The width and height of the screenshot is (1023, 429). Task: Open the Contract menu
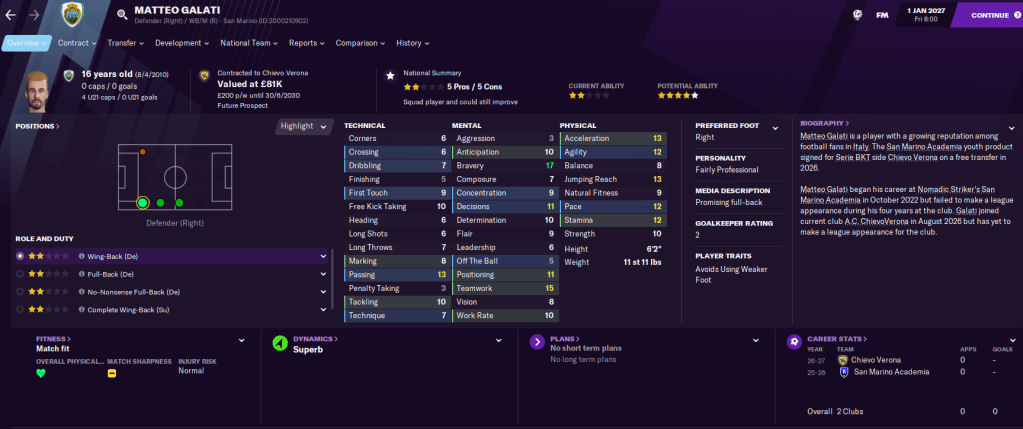[76, 43]
